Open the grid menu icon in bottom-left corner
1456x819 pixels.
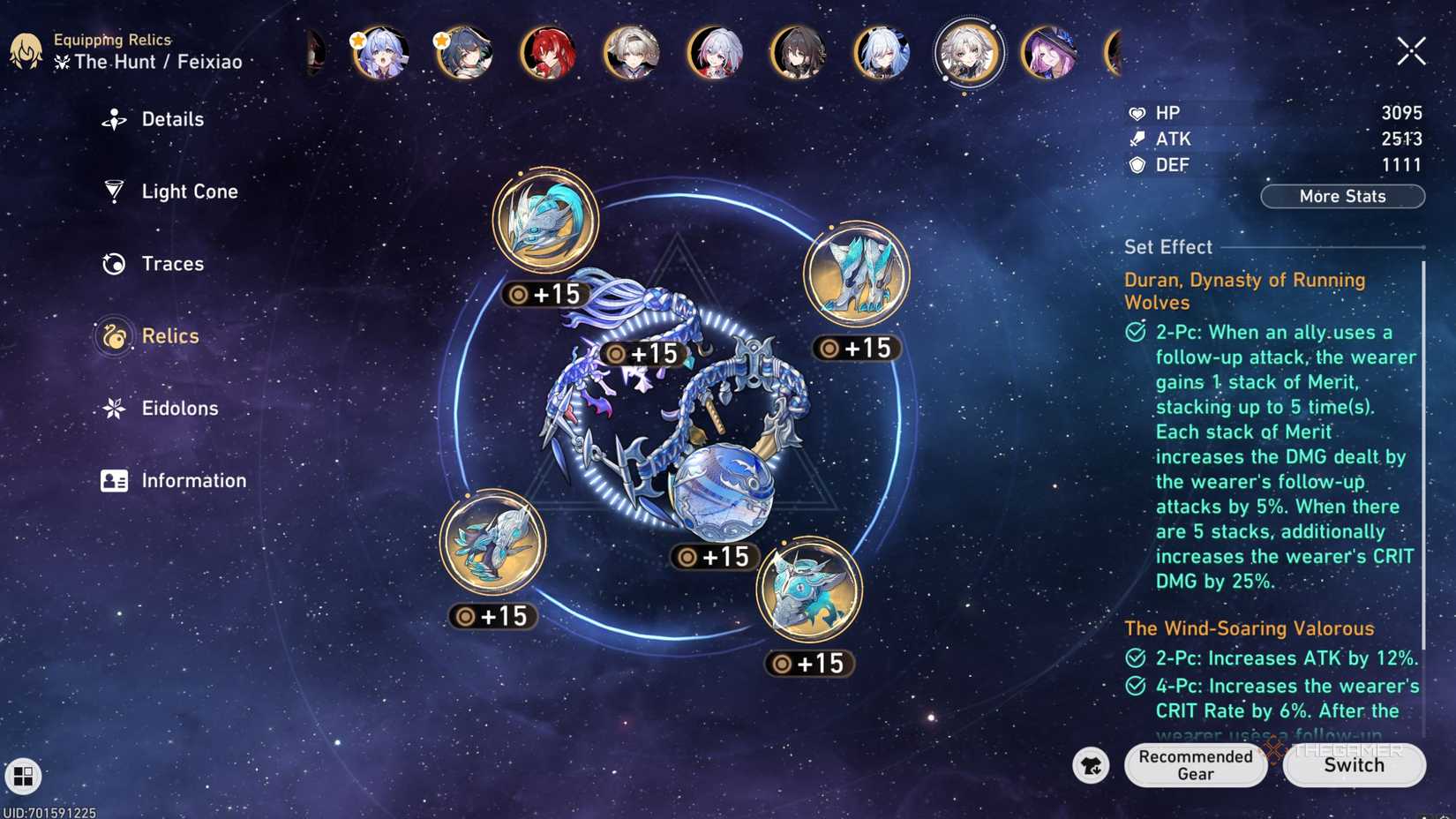click(x=22, y=777)
